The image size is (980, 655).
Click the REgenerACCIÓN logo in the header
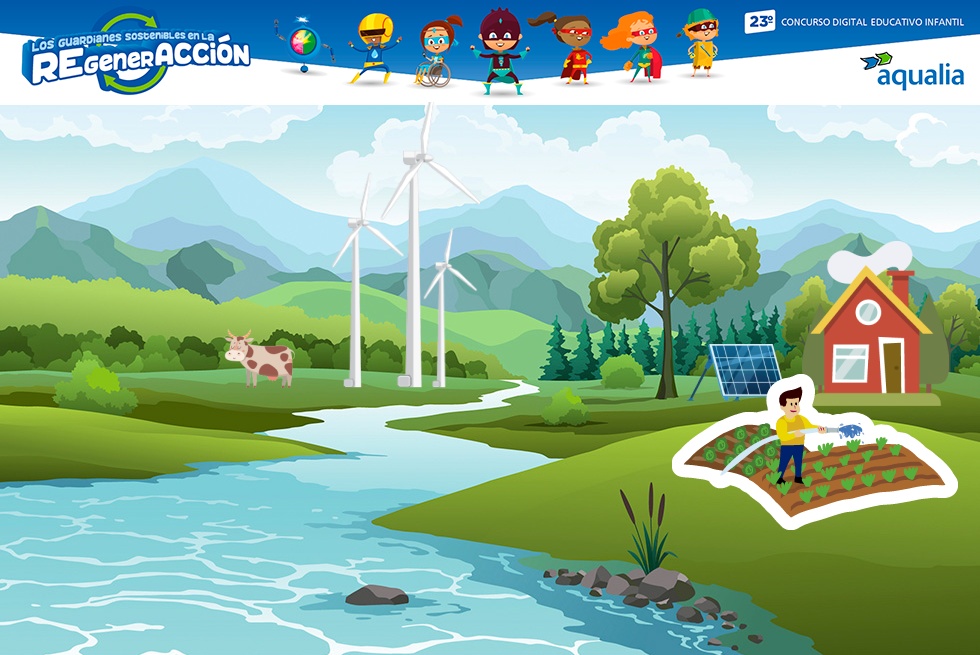(137, 54)
